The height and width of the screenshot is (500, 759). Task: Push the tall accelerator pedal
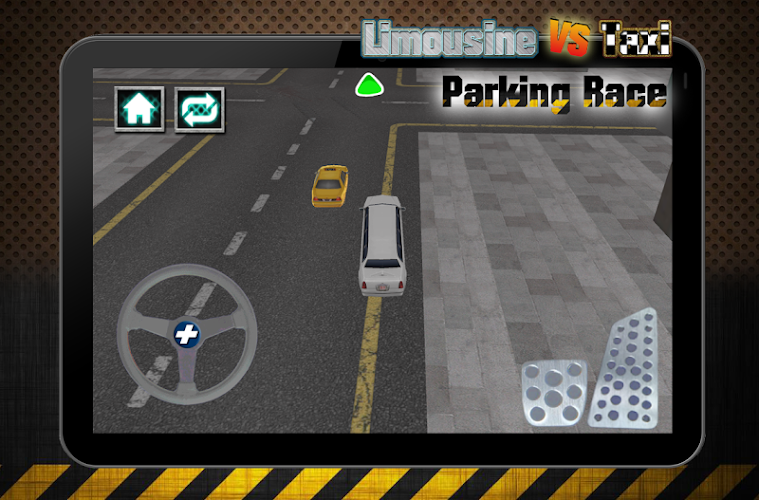(625, 368)
